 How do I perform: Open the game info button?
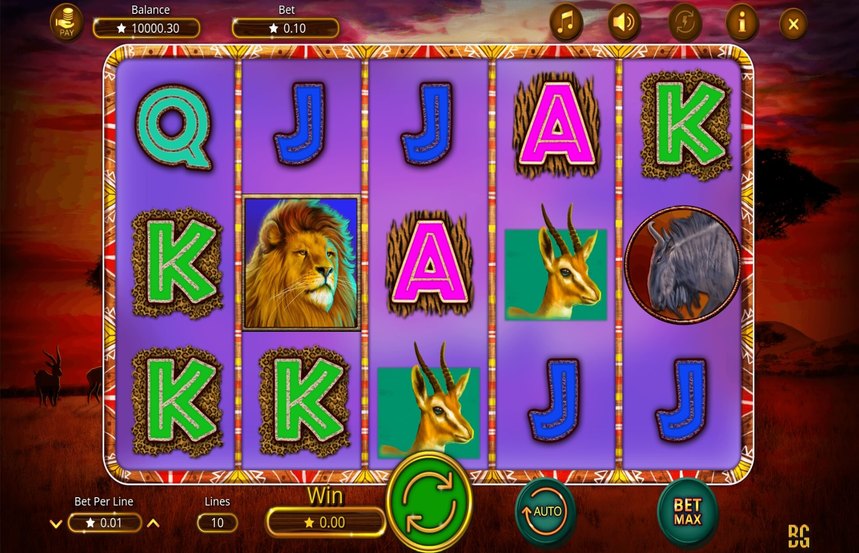pyautogui.click(x=741, y=22)
